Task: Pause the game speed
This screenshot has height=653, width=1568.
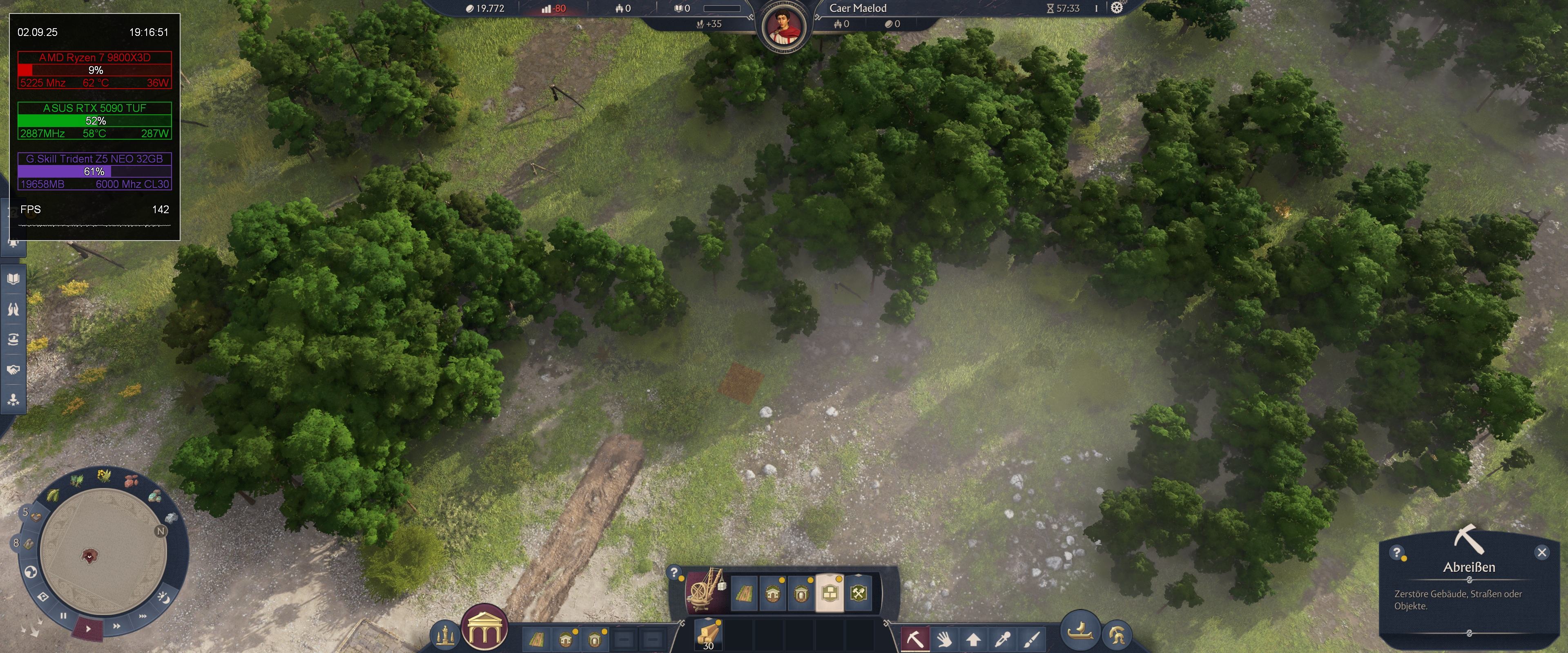Action: (63, 615)
